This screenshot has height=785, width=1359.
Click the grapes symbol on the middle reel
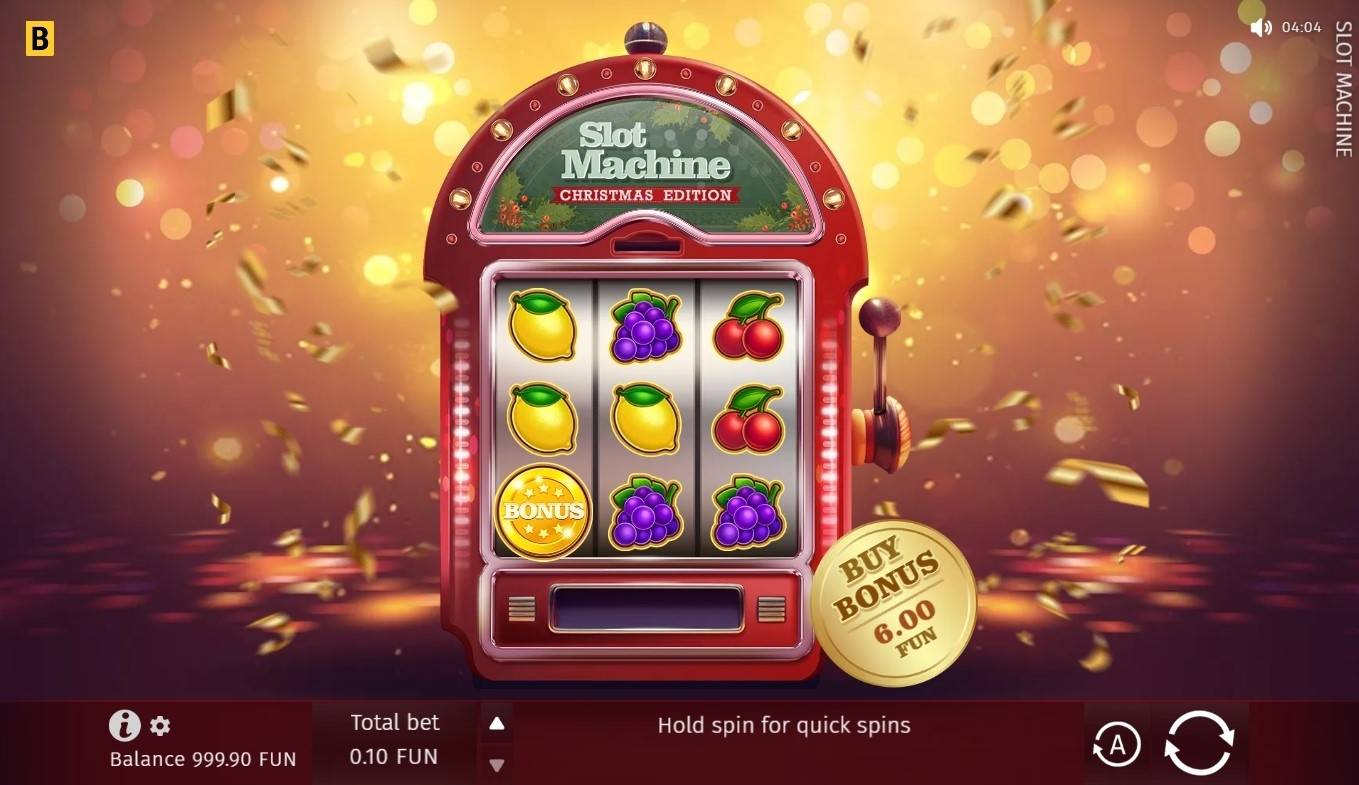coord(645,329)
